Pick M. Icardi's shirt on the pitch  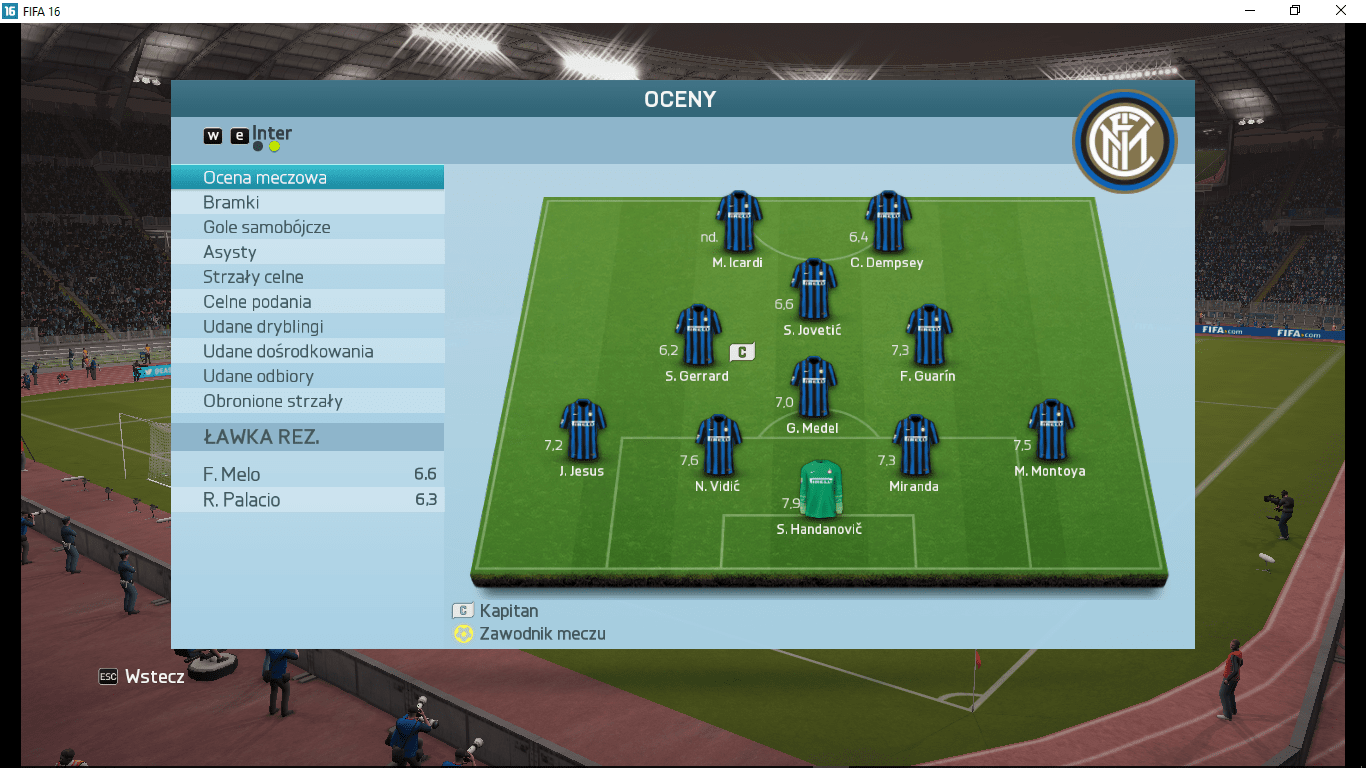(738, 222)
